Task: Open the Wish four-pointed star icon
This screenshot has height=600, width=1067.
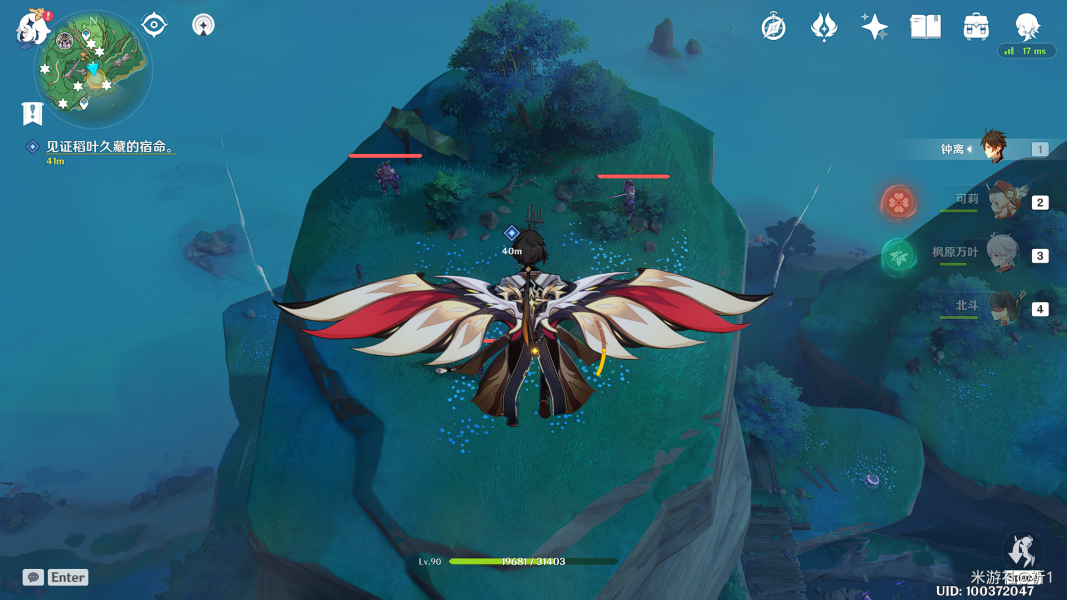Action: (874, 27)
